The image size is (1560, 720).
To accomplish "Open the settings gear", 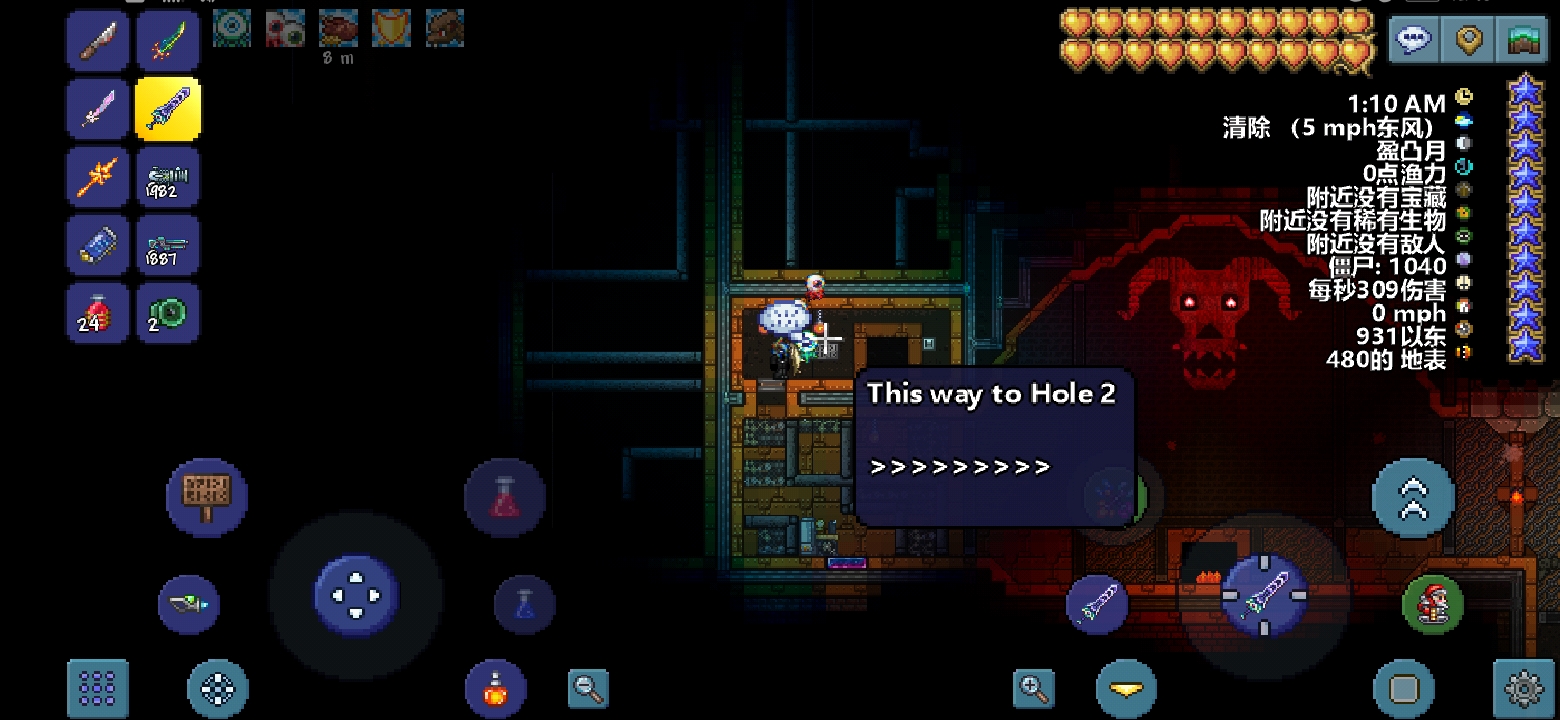I will [x=1523, y=688].
